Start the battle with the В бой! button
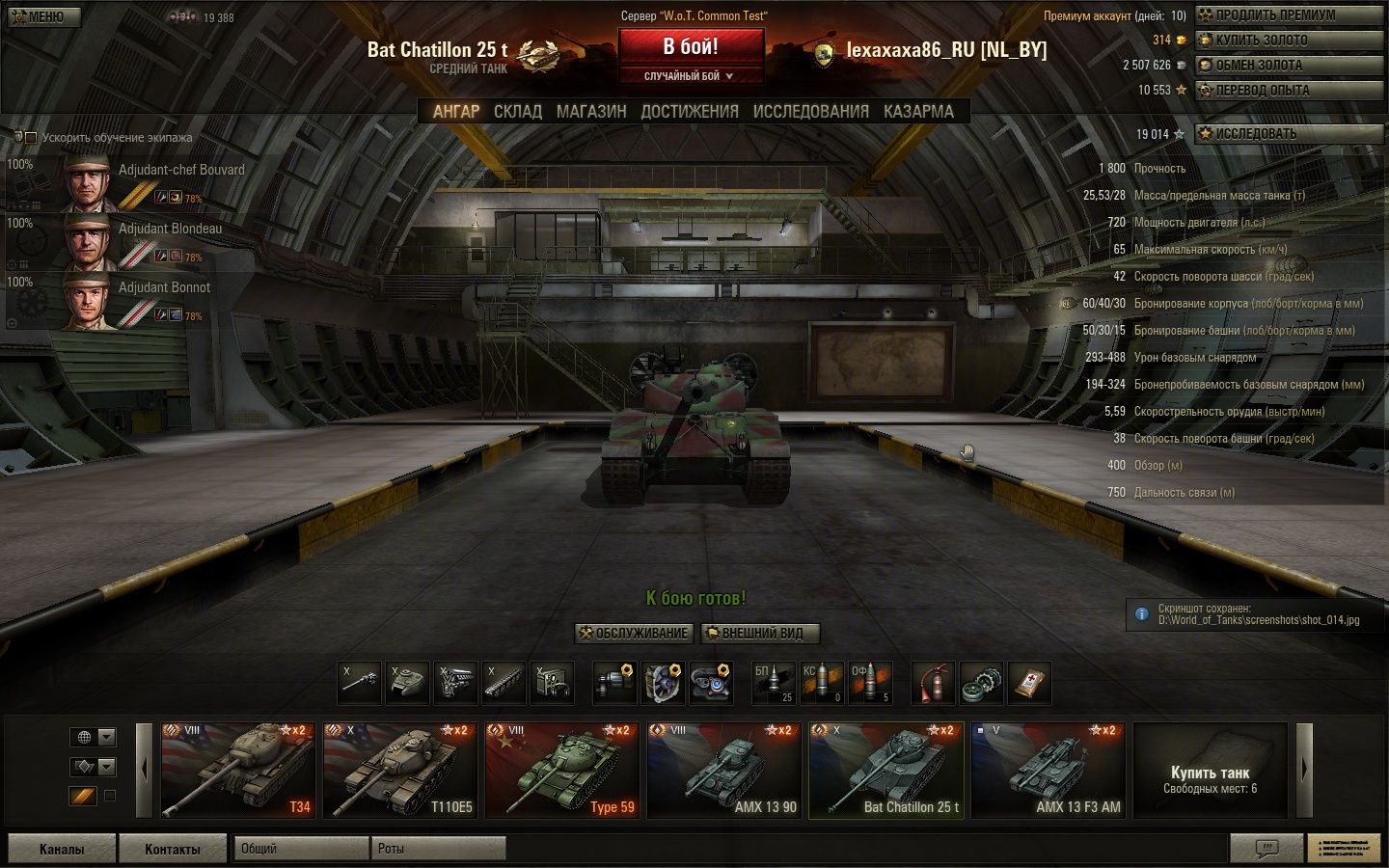Image resolution: width=1389 pixels, height=868 pixels. (691, 46)
